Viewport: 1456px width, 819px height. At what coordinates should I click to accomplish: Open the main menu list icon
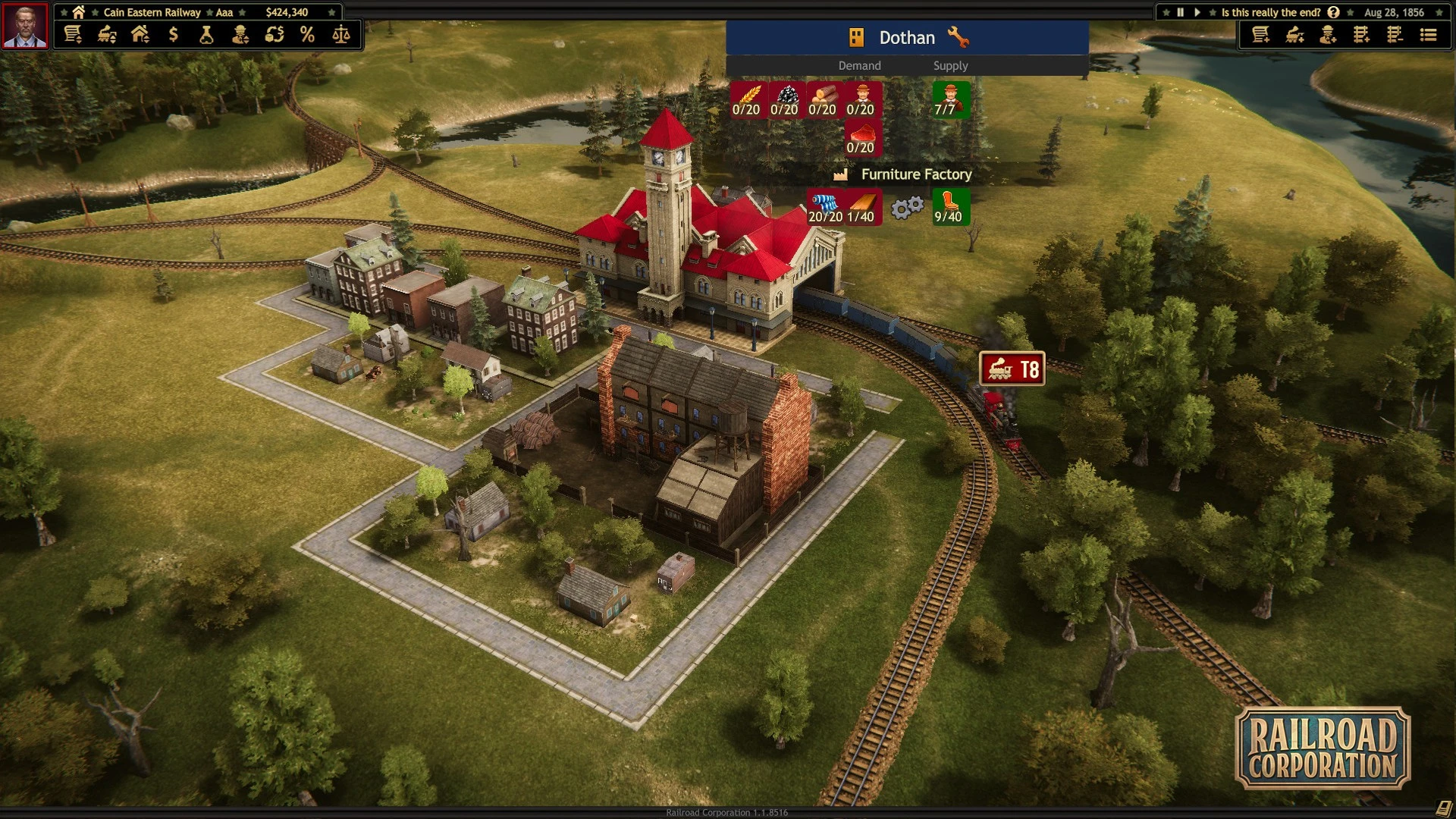tap(1429, 35)
